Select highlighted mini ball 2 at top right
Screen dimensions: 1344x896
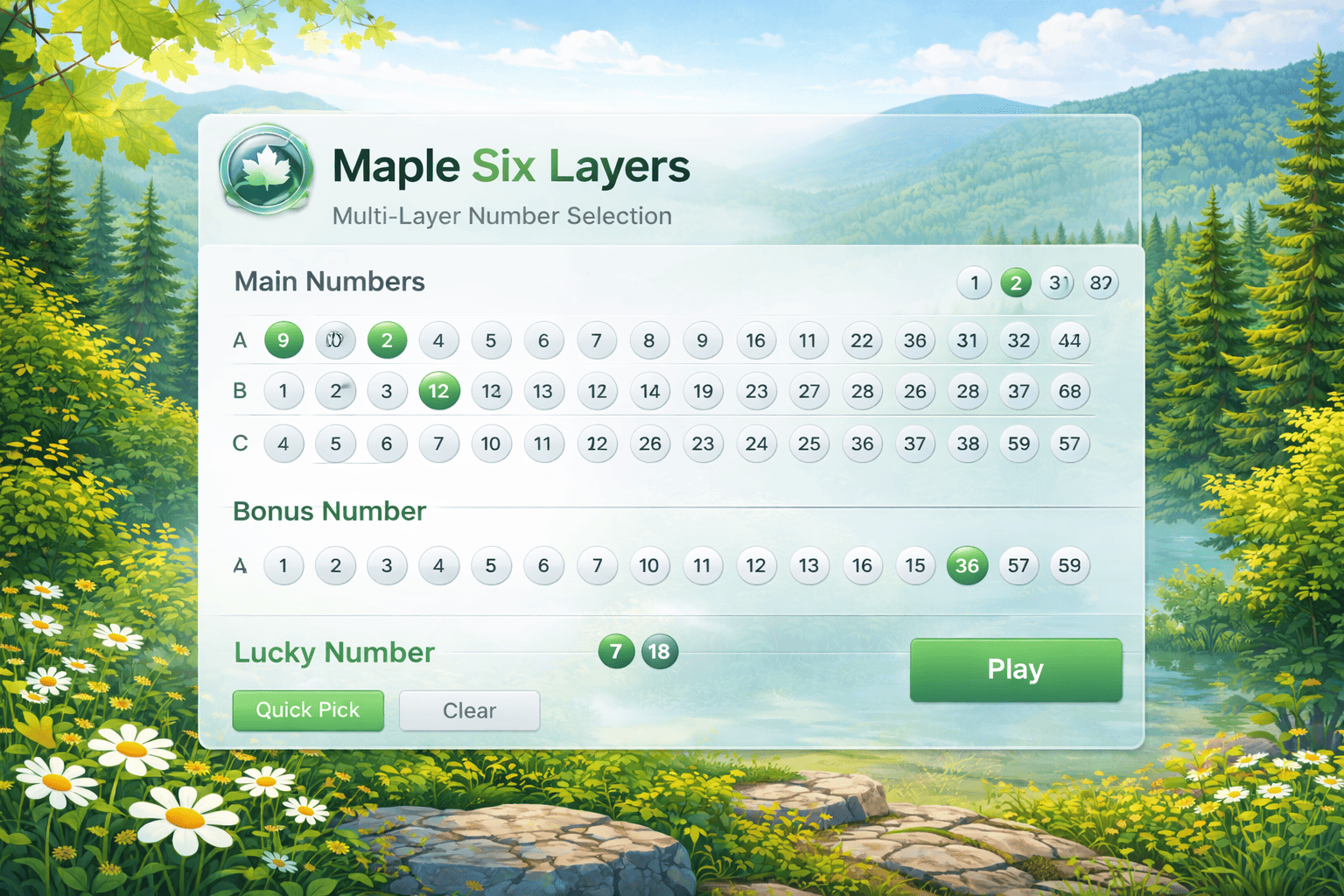tap(1015, 283)
